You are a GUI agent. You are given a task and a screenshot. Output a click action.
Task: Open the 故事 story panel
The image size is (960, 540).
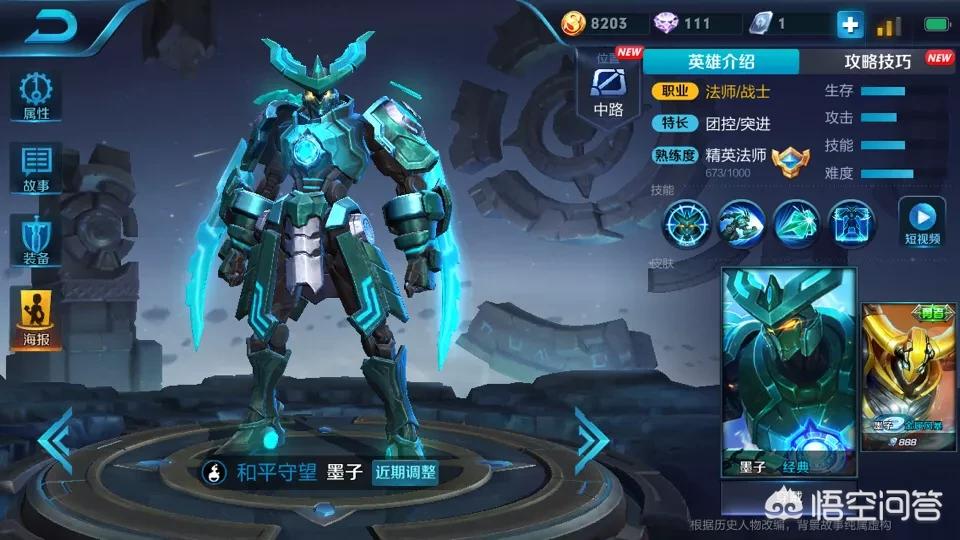pos(36,168)
